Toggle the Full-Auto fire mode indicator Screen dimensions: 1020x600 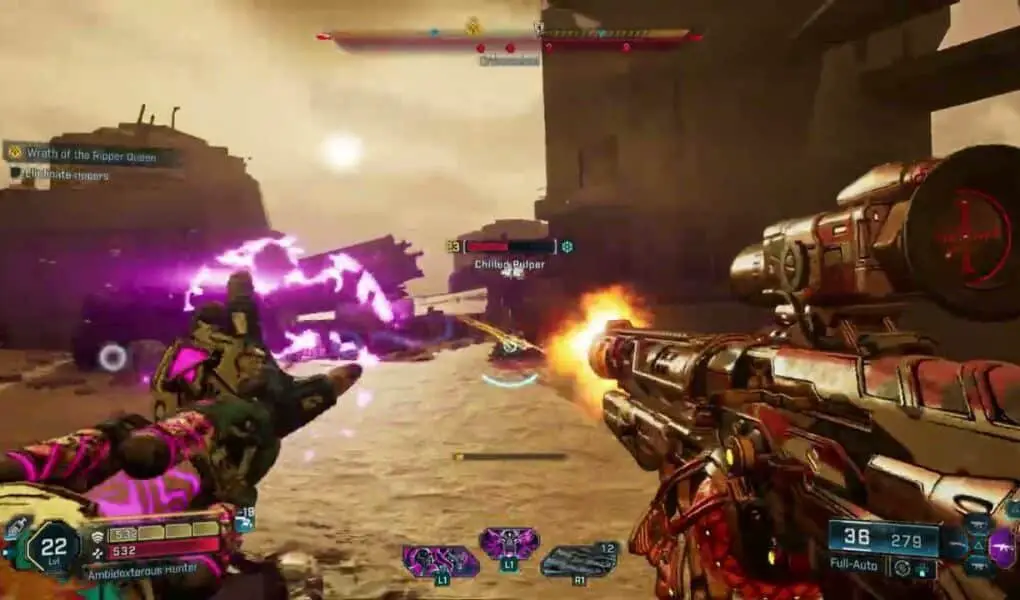[x=852, y=565]
